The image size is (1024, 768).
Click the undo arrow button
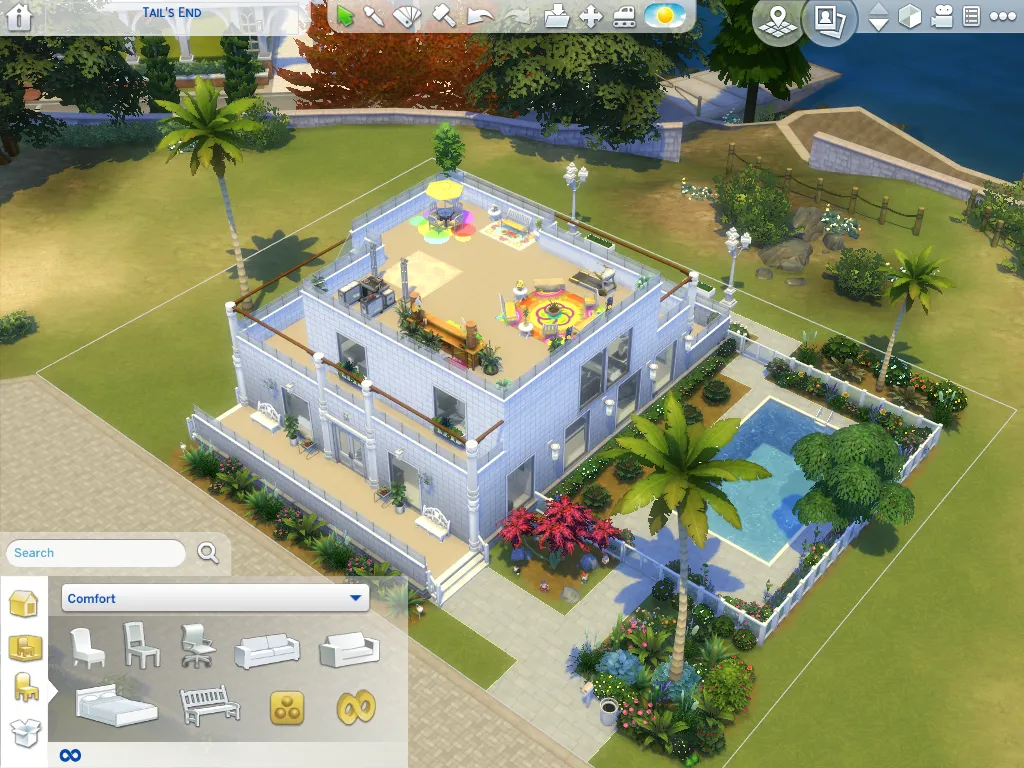(x=479, y=16)
